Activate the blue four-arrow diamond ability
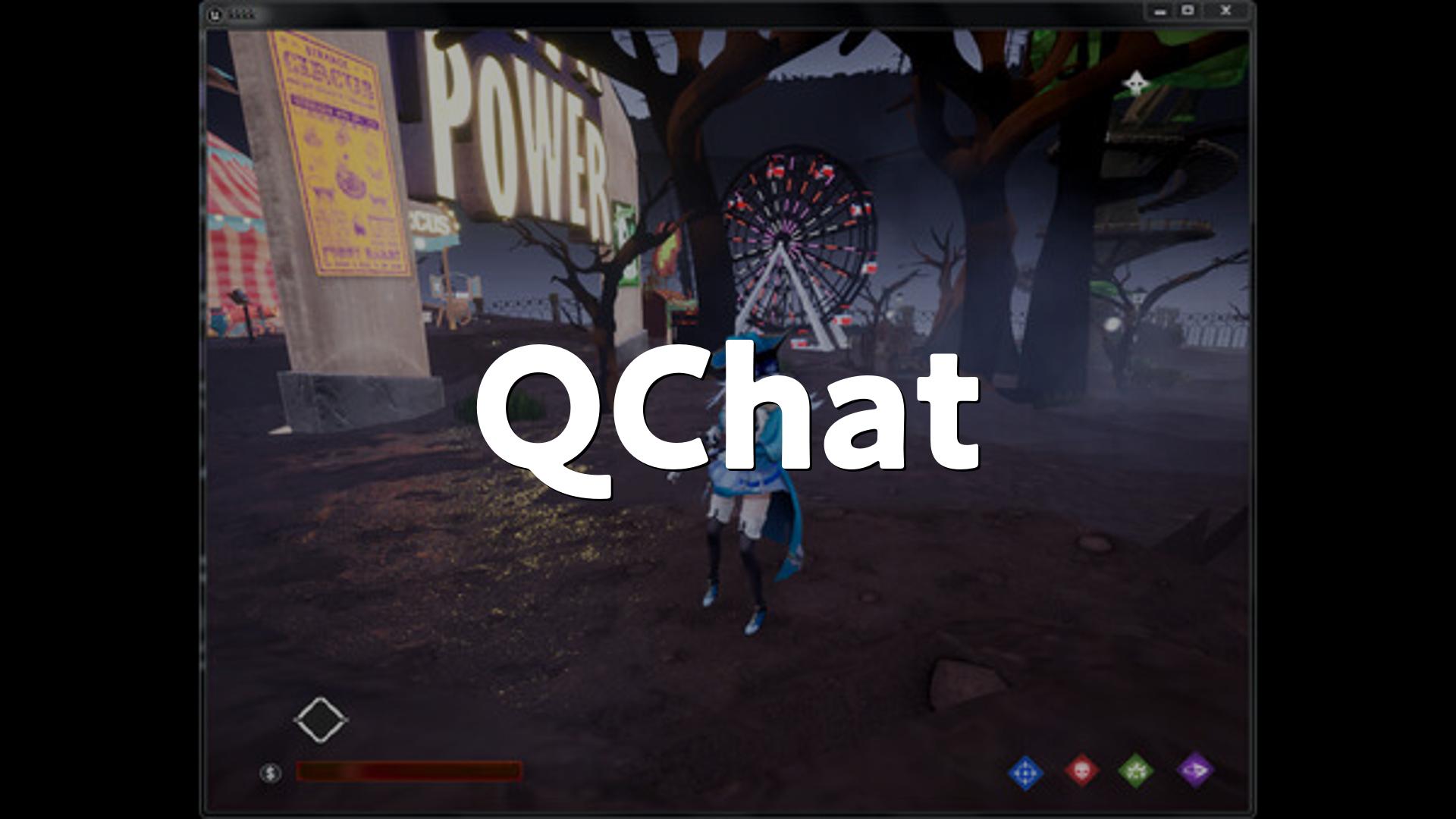 [x=1025, y=773]
